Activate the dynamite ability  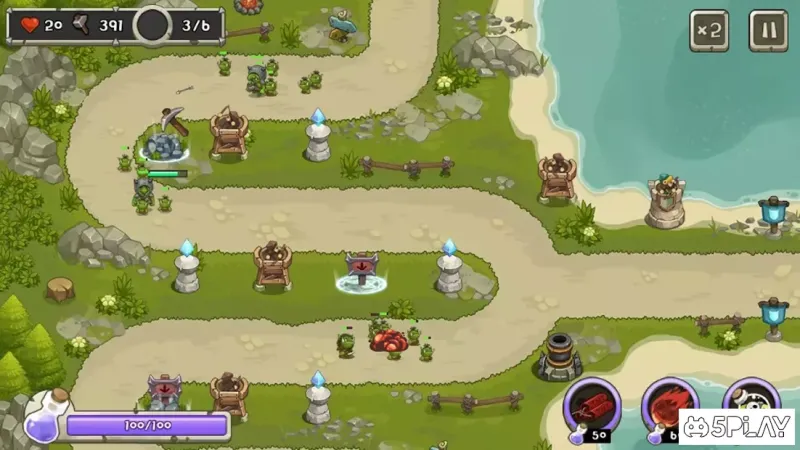pyautogui.click(x=592, y=405)
